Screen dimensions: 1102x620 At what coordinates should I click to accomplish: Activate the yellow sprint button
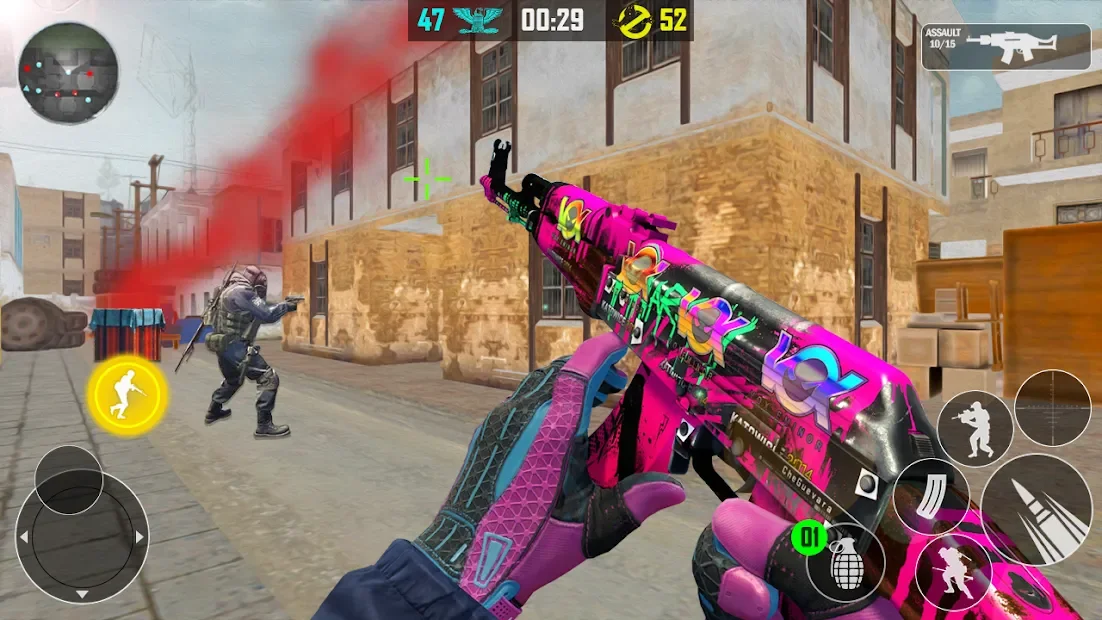(126, 394)
